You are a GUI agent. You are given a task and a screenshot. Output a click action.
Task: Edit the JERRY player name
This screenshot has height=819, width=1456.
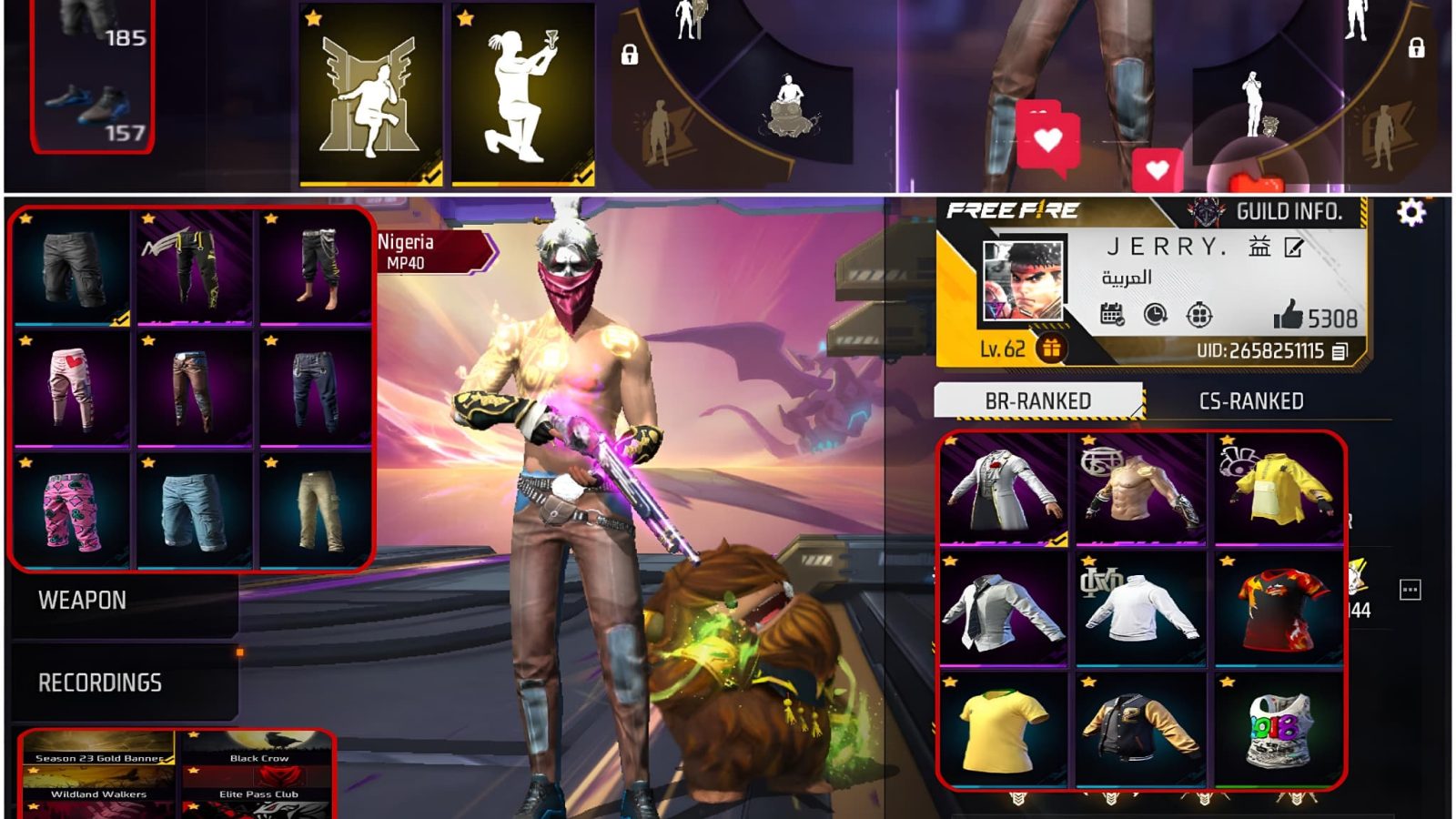tap(1293, 248)
